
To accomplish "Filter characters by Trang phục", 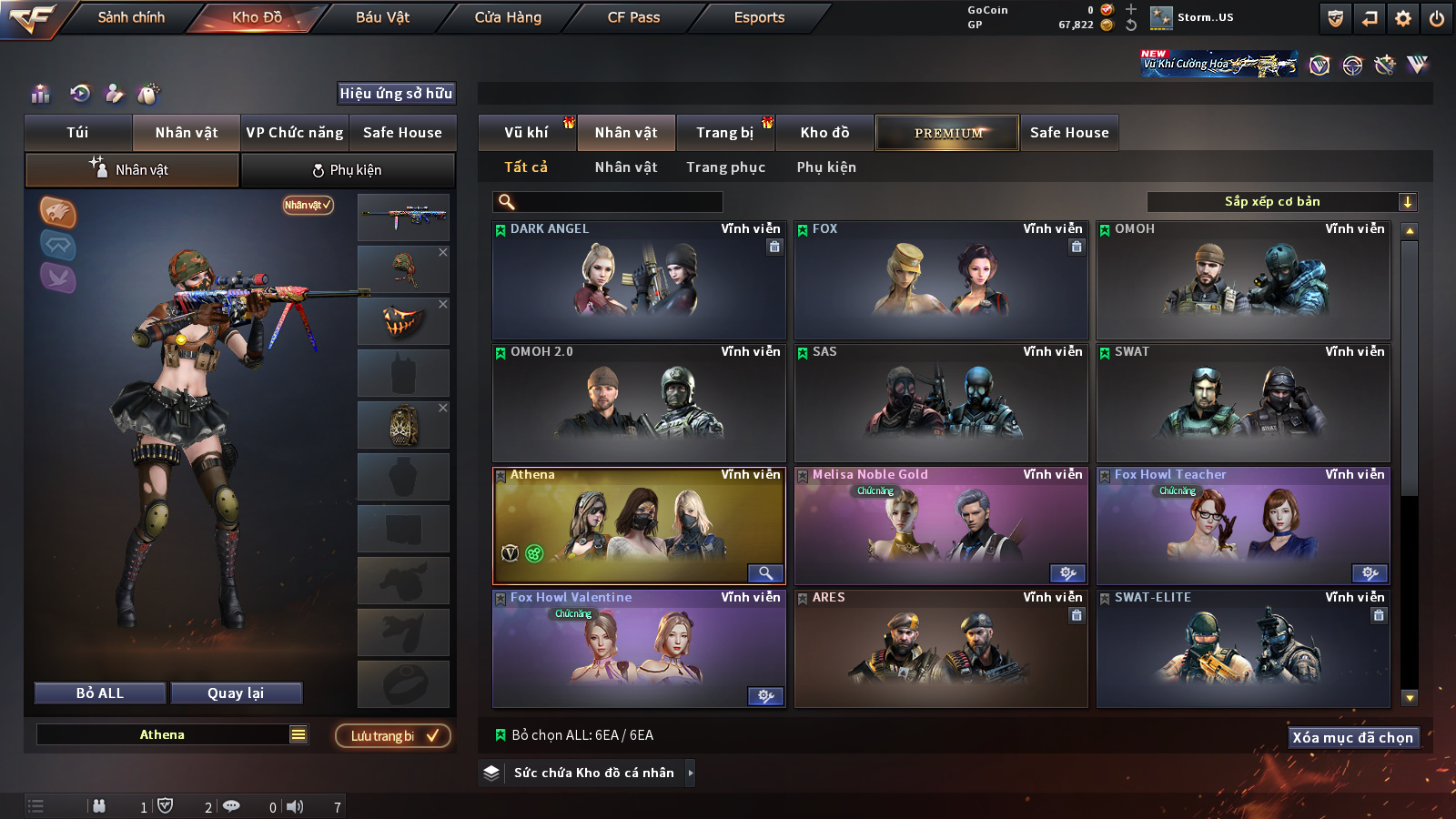I will (725, 167).
